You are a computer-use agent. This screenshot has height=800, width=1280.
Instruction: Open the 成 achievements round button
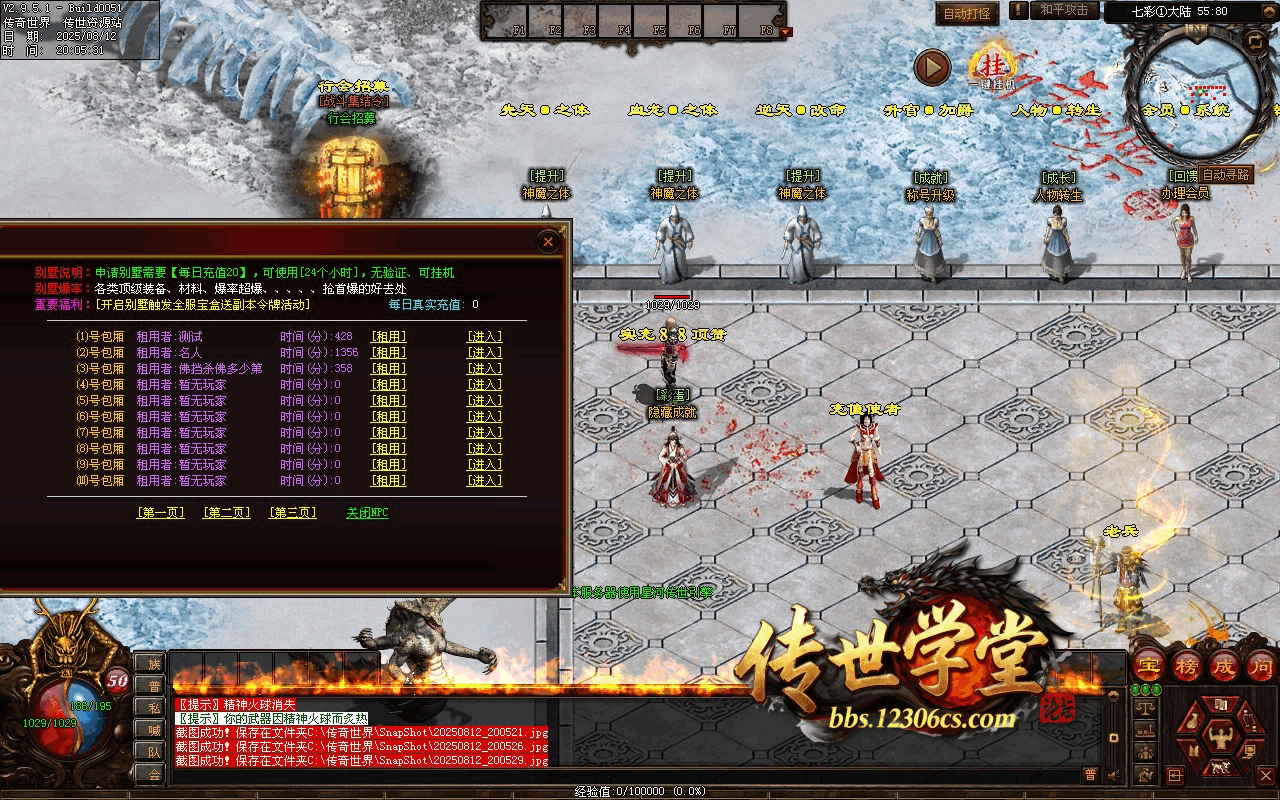tap(1224, 664)
